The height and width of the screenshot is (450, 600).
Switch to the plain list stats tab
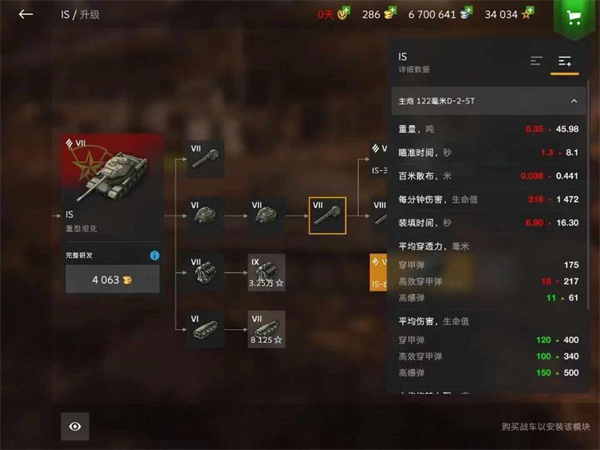tap(536, 62)
